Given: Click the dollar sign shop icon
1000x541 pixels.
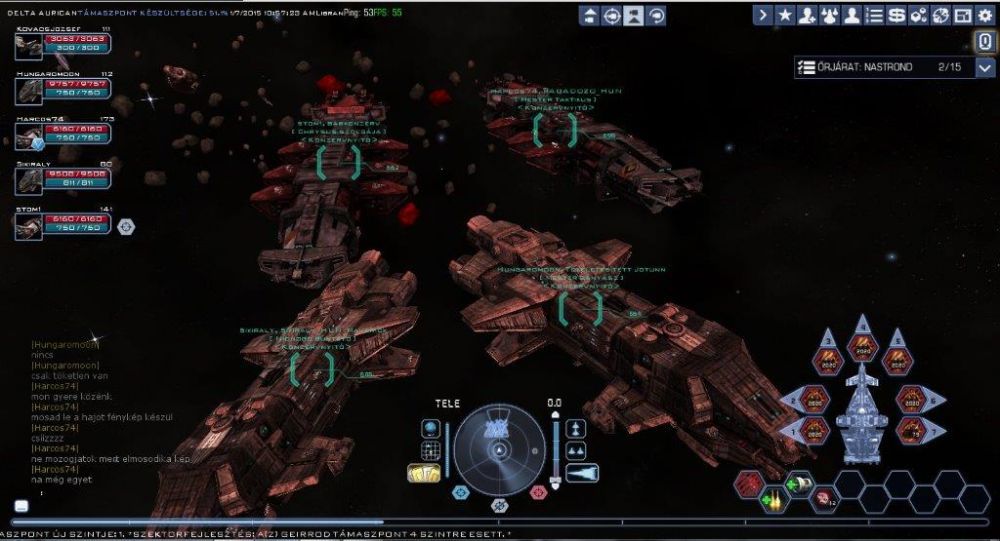Looking at the screenshot, I should click(897, 15).
